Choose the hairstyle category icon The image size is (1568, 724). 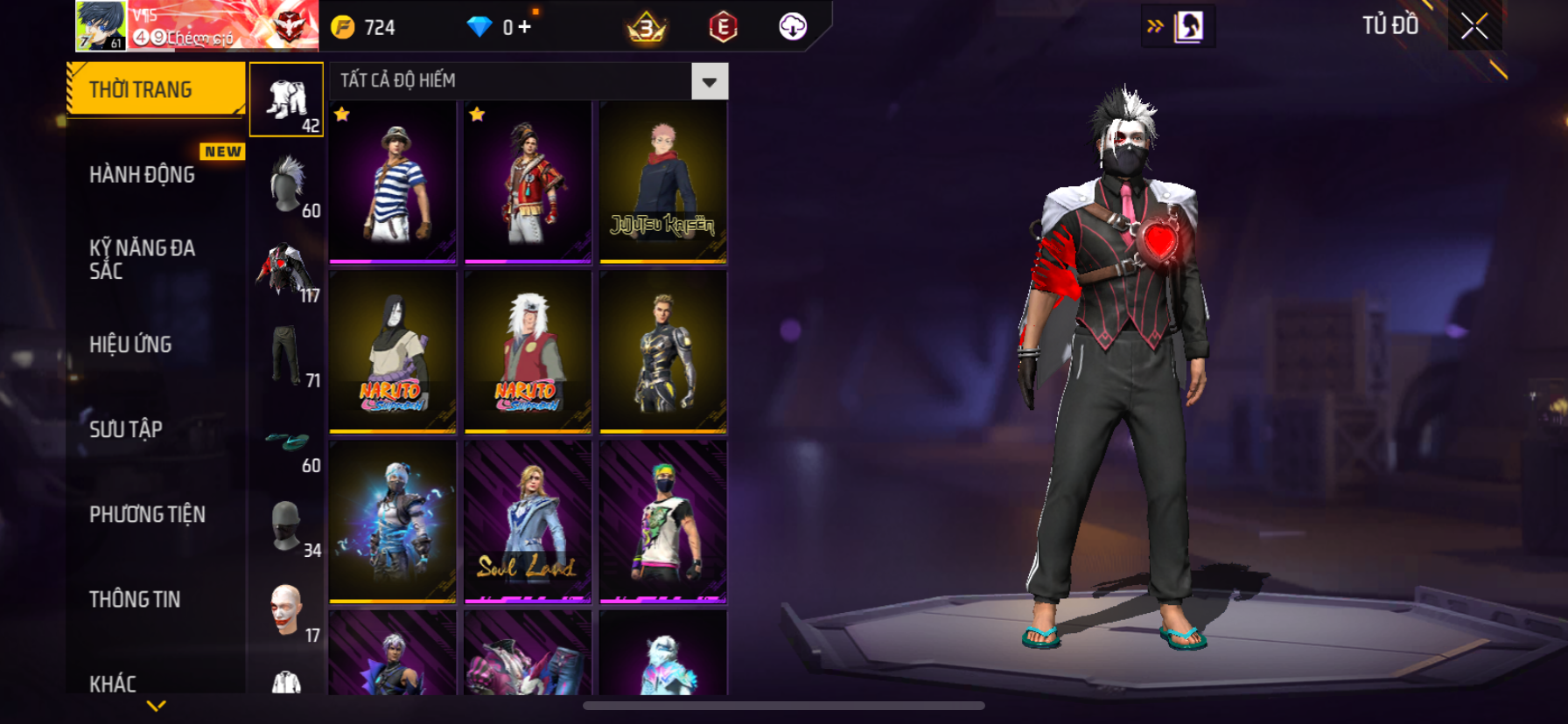(287, 184)
